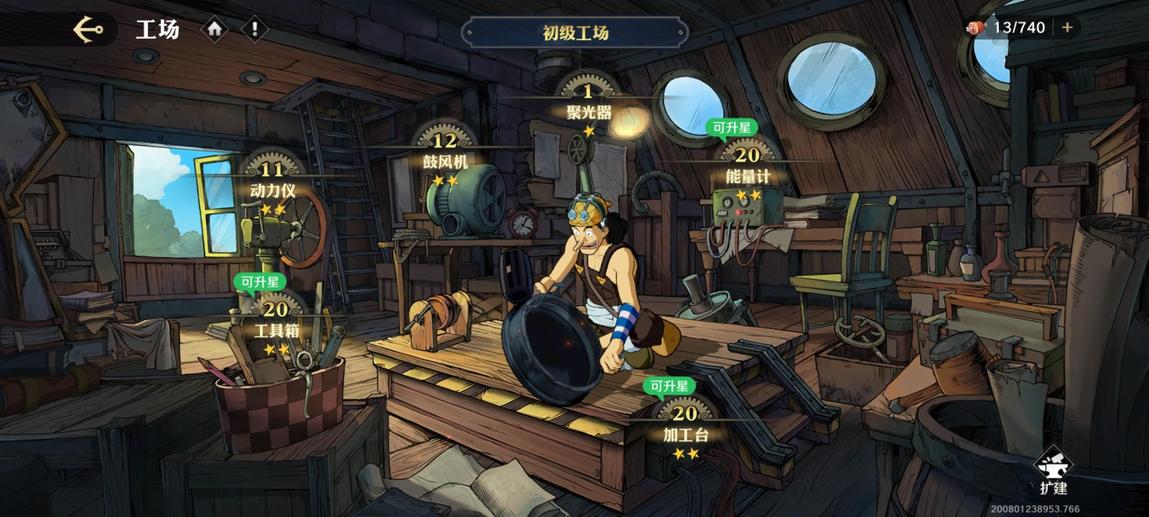Choose the 能量计 level 20 device

(748, 165)
